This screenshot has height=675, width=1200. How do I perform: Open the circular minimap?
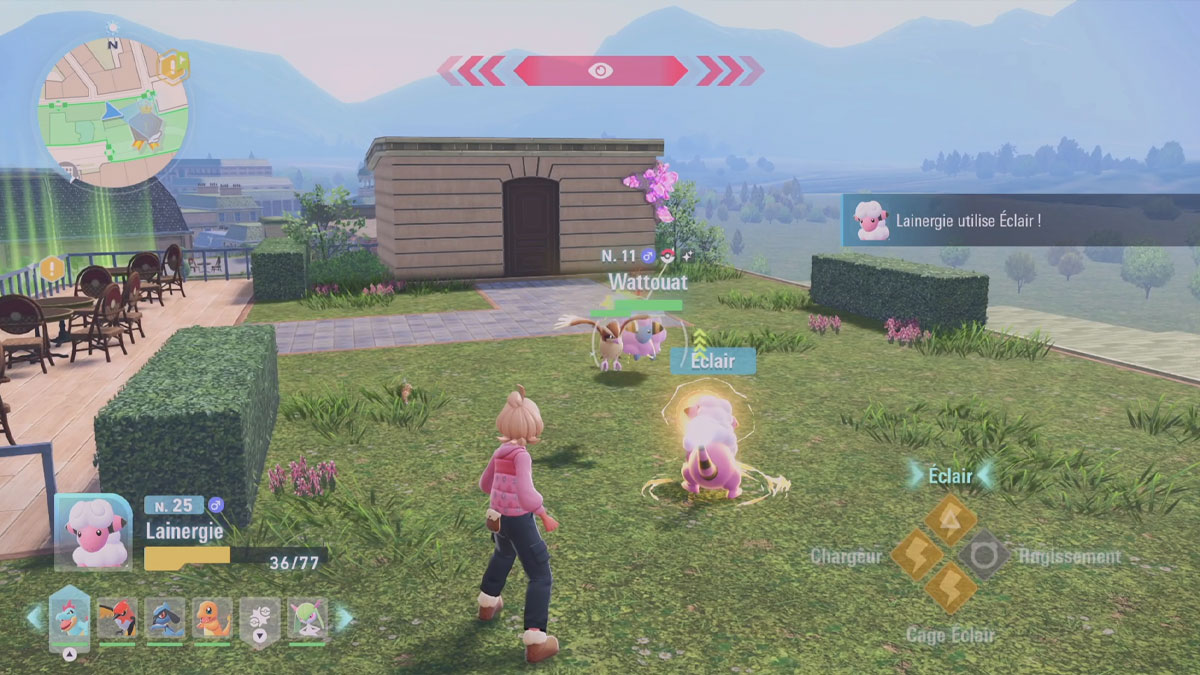(x=113, y=110)
